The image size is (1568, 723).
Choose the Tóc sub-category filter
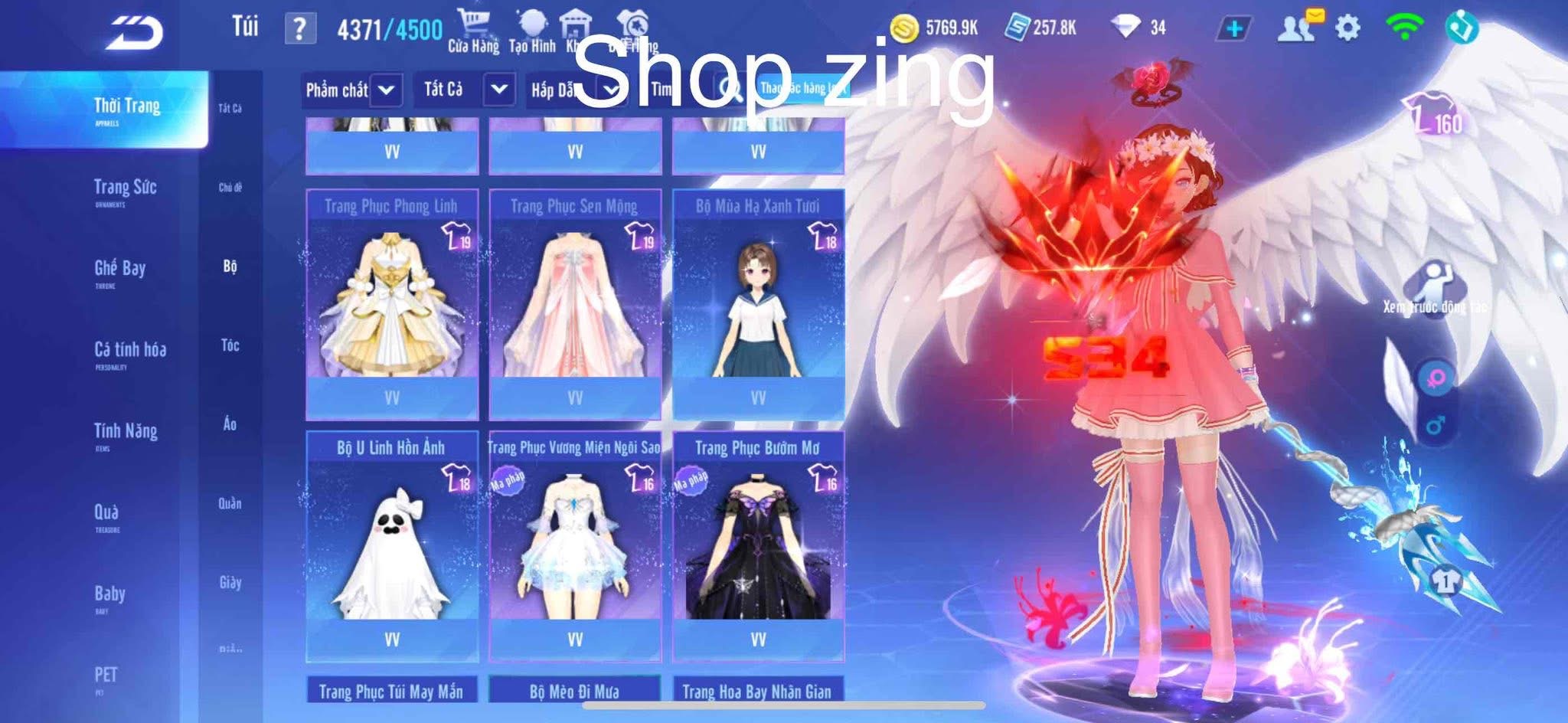tap(230, 345)
